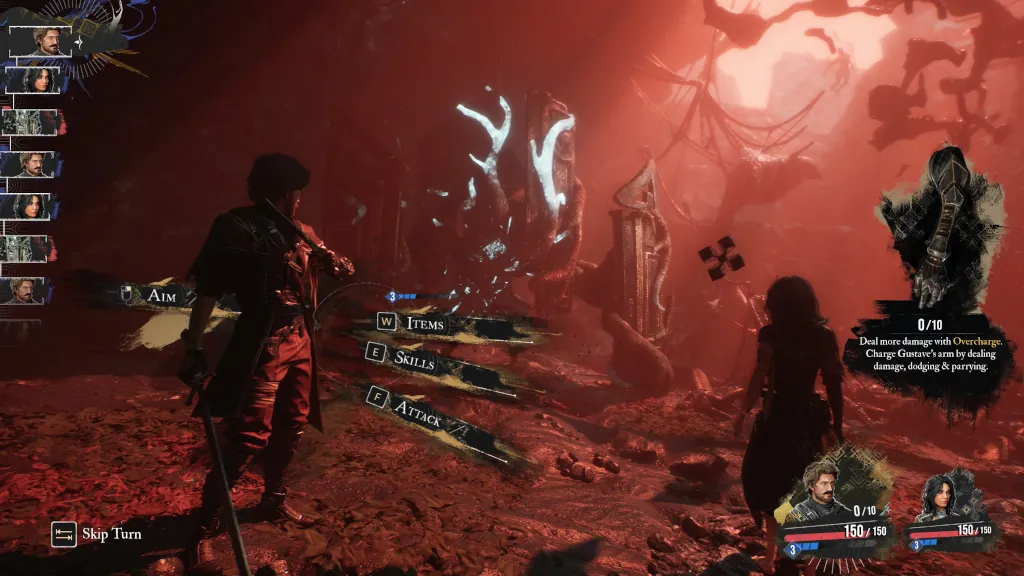Open the Items menu
The width and height of the screenshot is (1024, 576).
[424, 323]
